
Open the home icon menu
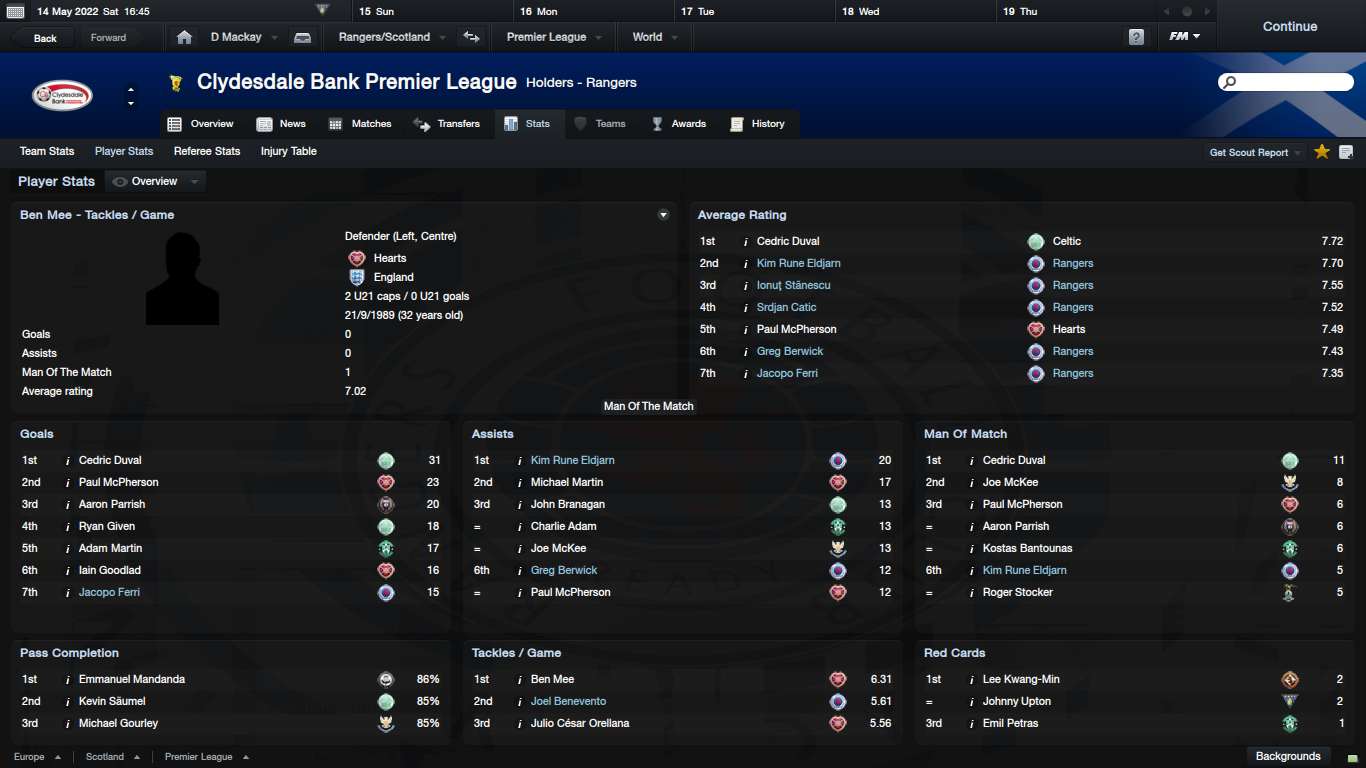click(184, 37)
